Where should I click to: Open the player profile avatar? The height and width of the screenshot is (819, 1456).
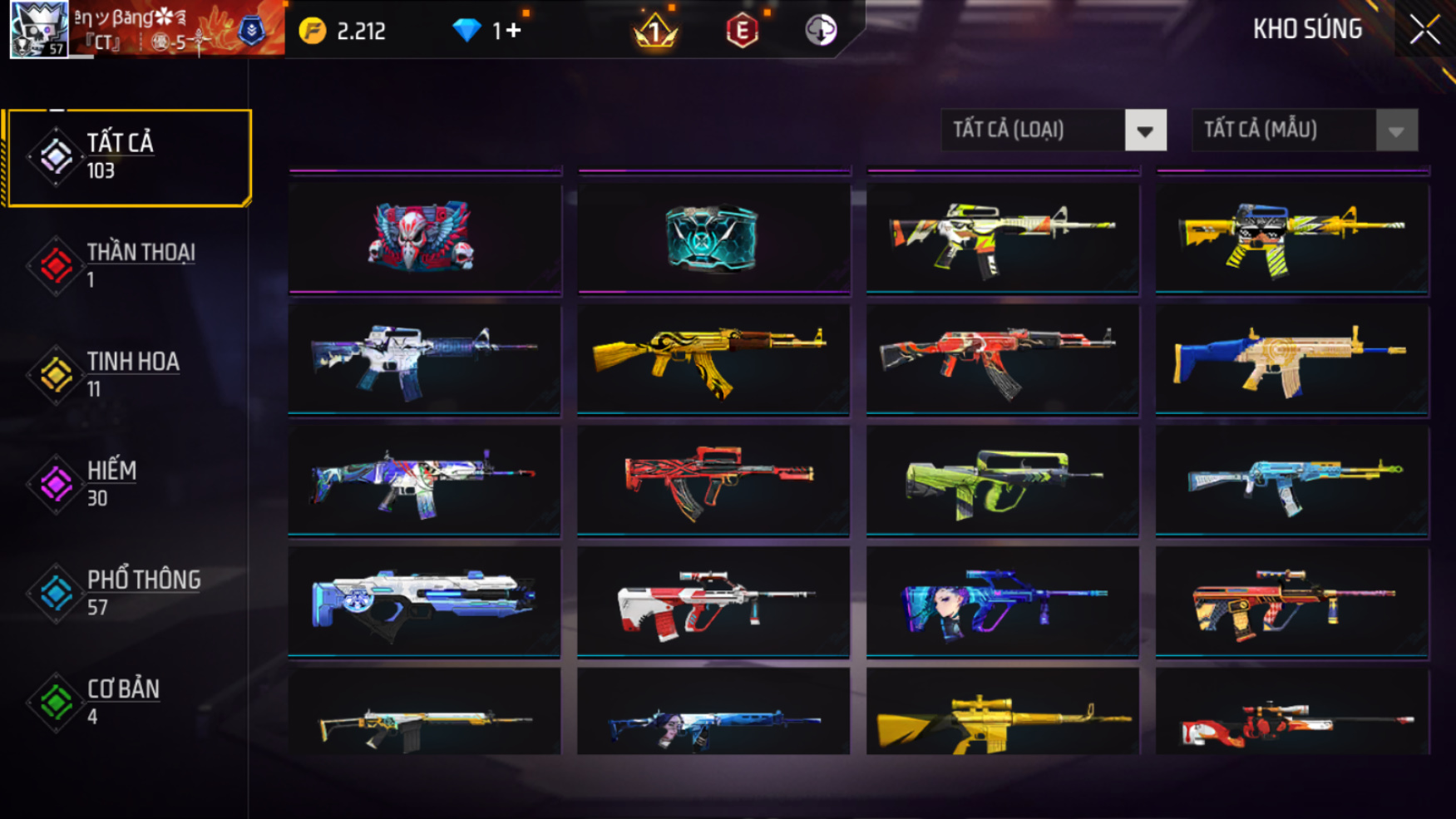coord(39,30)
